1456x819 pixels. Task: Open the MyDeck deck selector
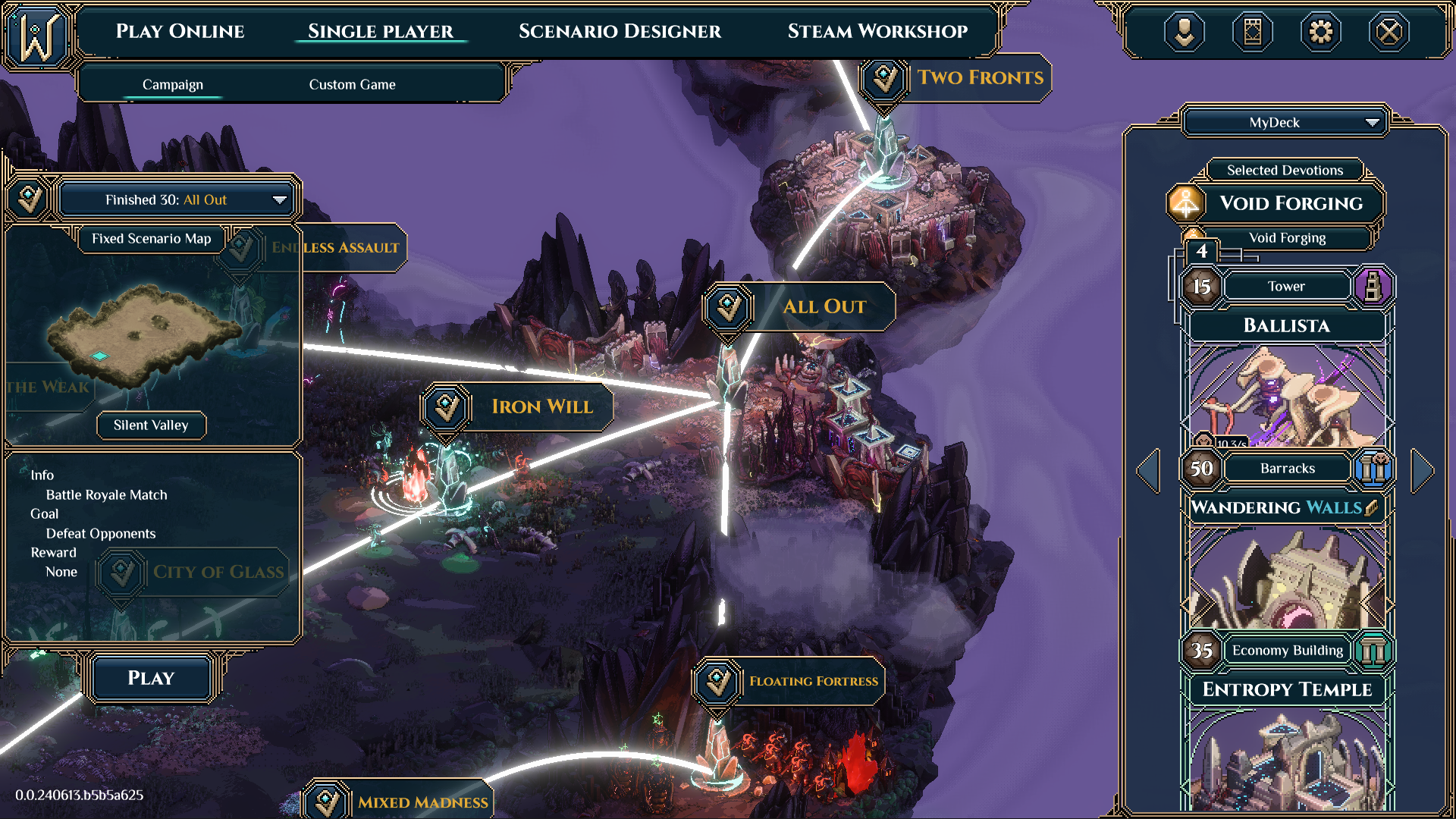tap(1283, 122)
